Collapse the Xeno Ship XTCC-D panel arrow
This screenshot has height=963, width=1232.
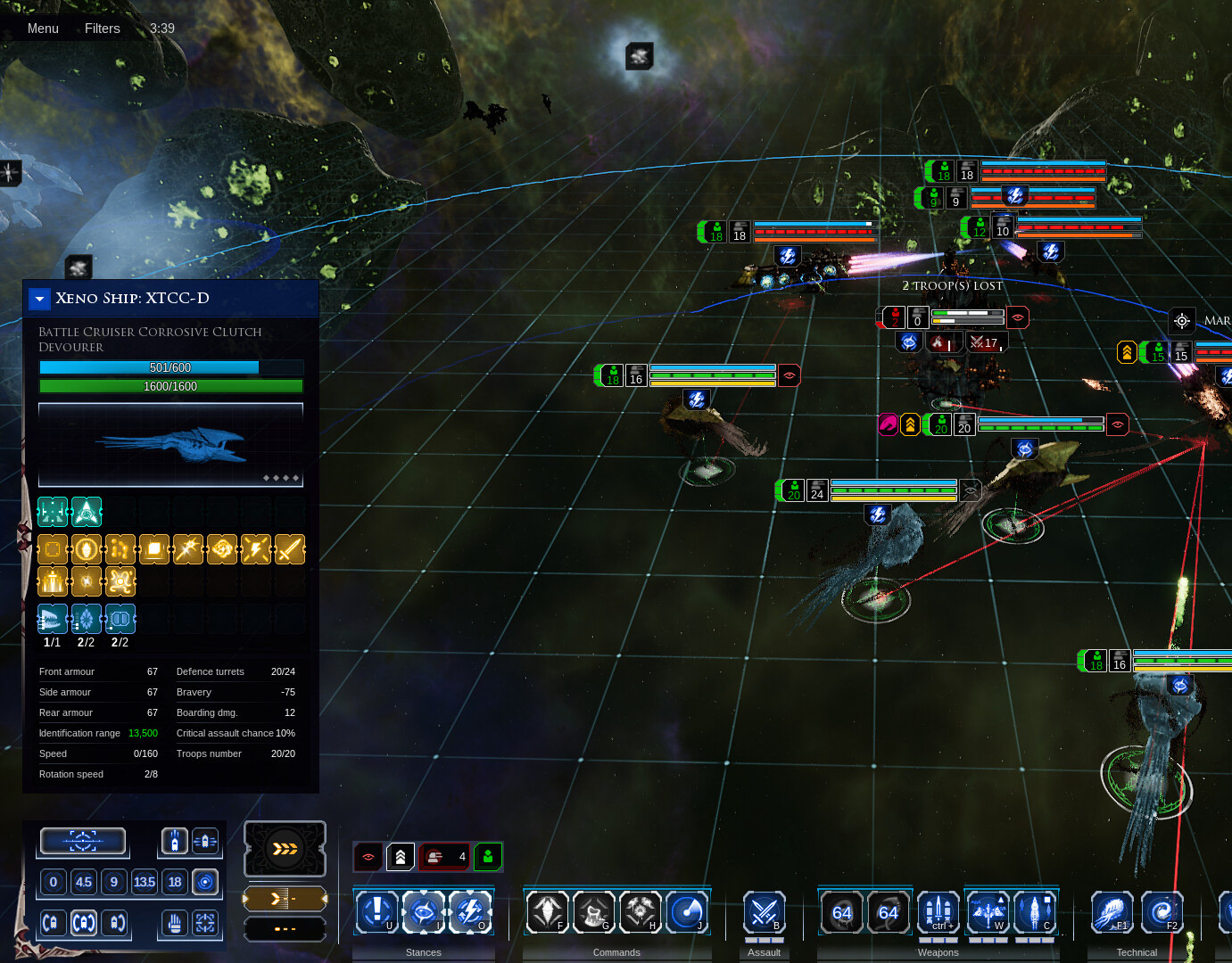click(x=39, y=299)
